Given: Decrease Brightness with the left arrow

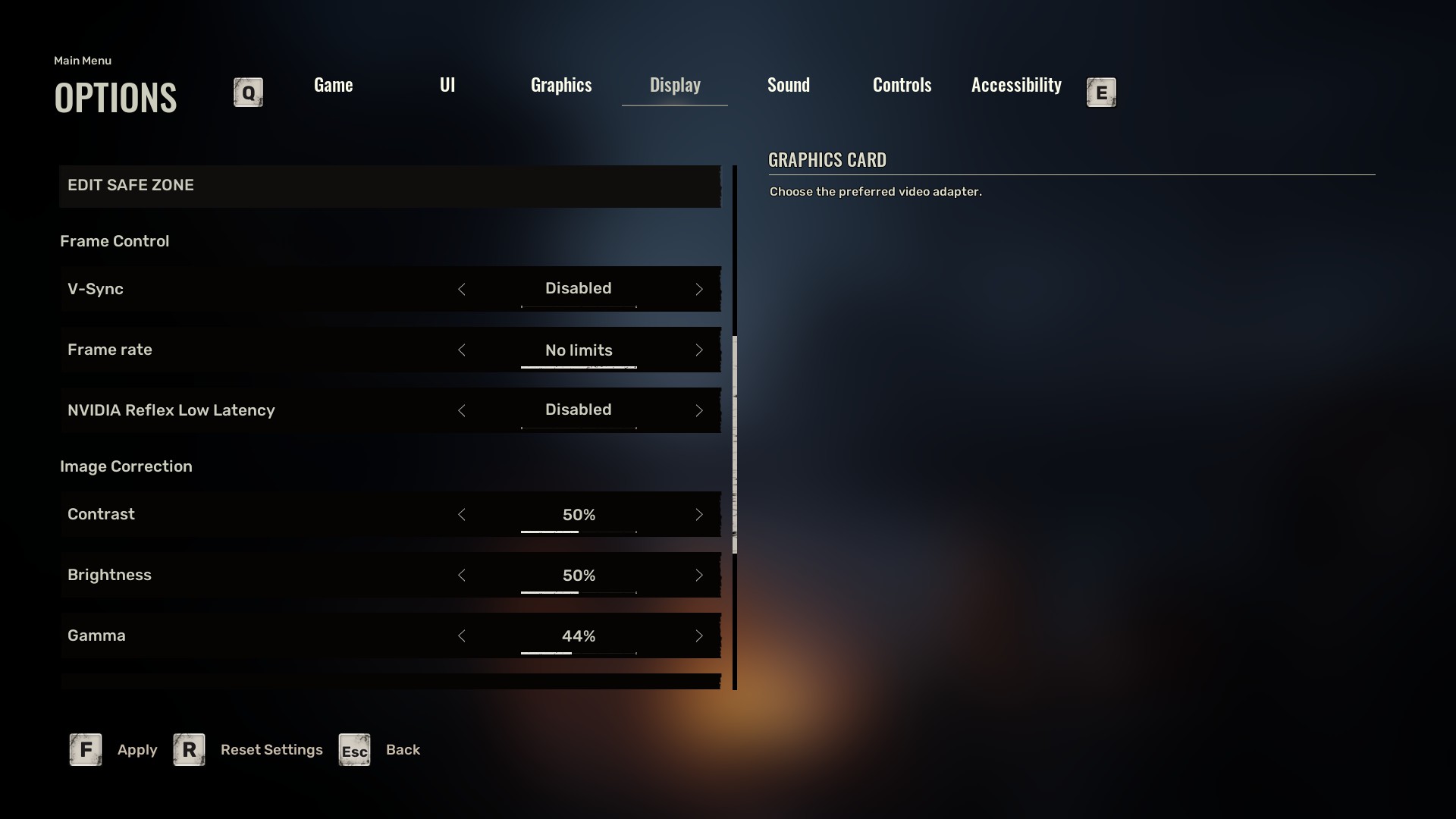Looking at the screenshot, I should tap(462, 576).
